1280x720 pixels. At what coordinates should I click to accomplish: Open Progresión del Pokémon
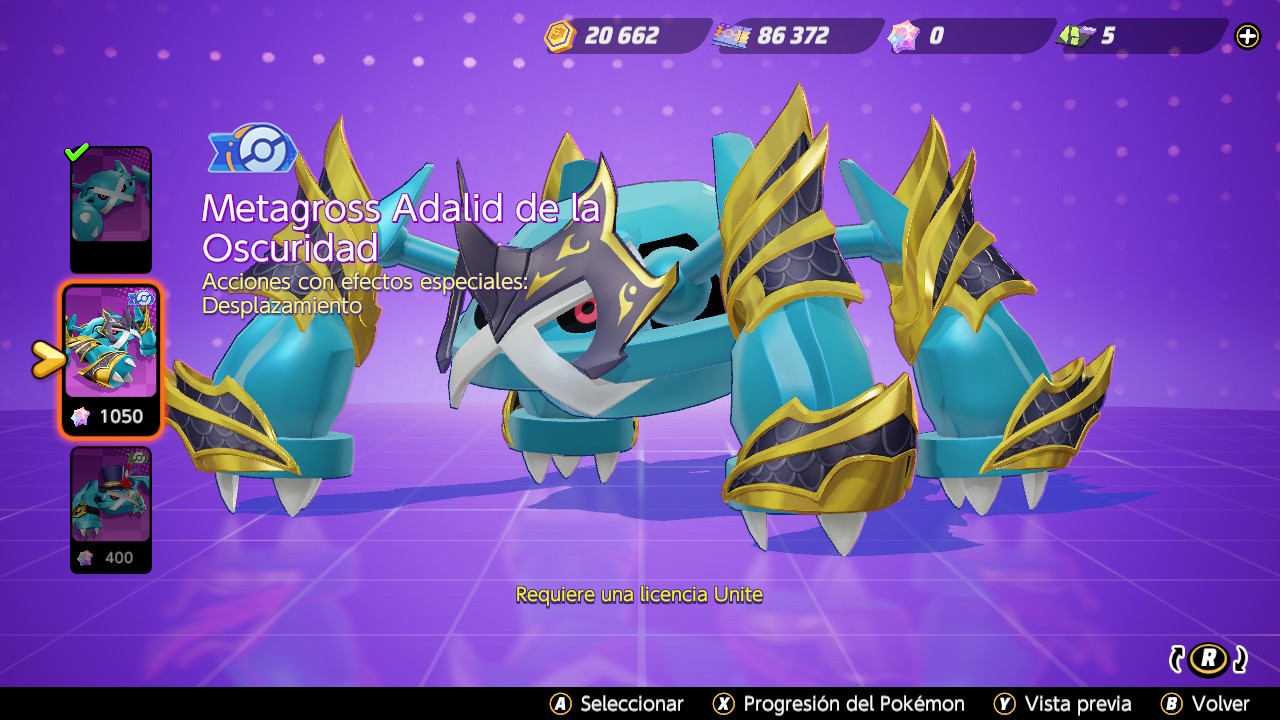coord(838,704)
